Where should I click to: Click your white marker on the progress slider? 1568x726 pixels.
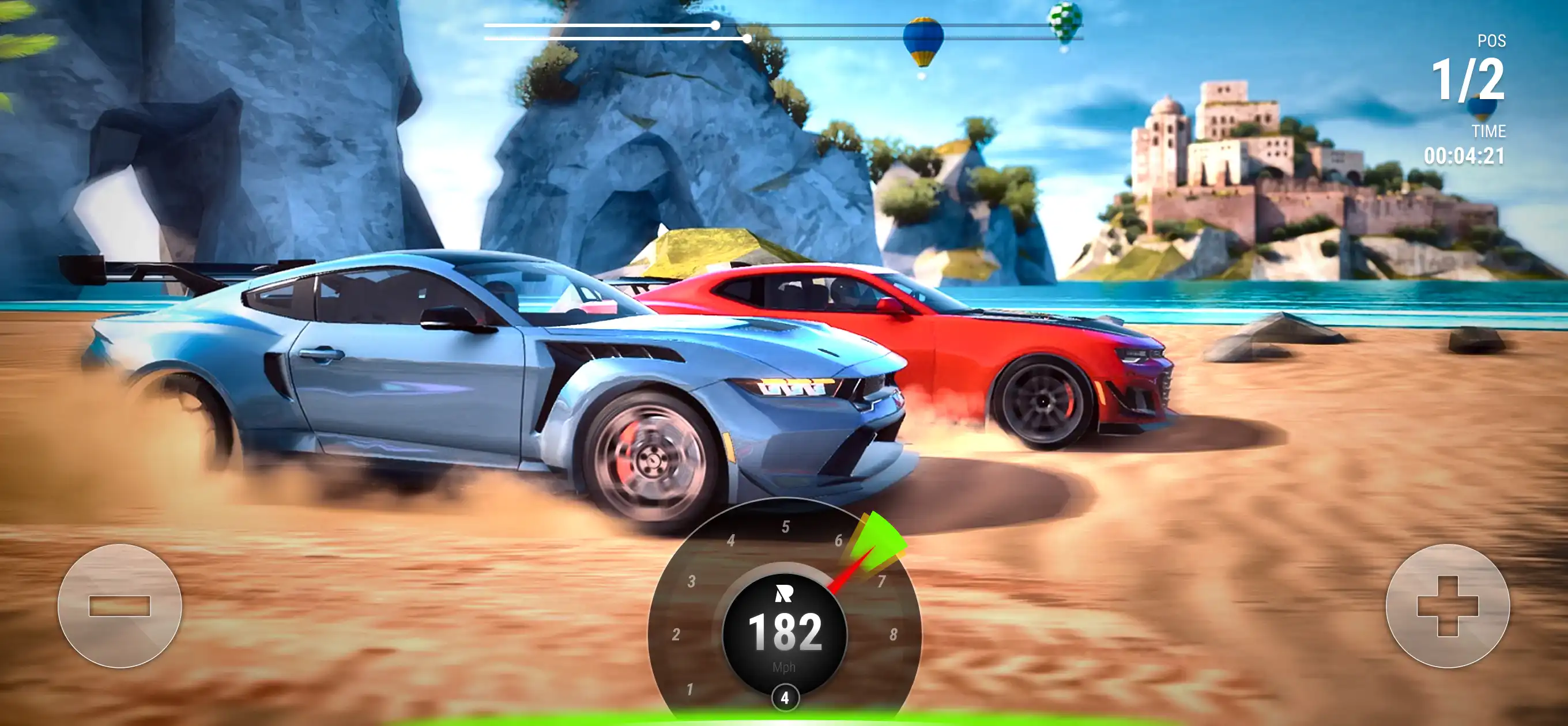[x=716, y=25]
